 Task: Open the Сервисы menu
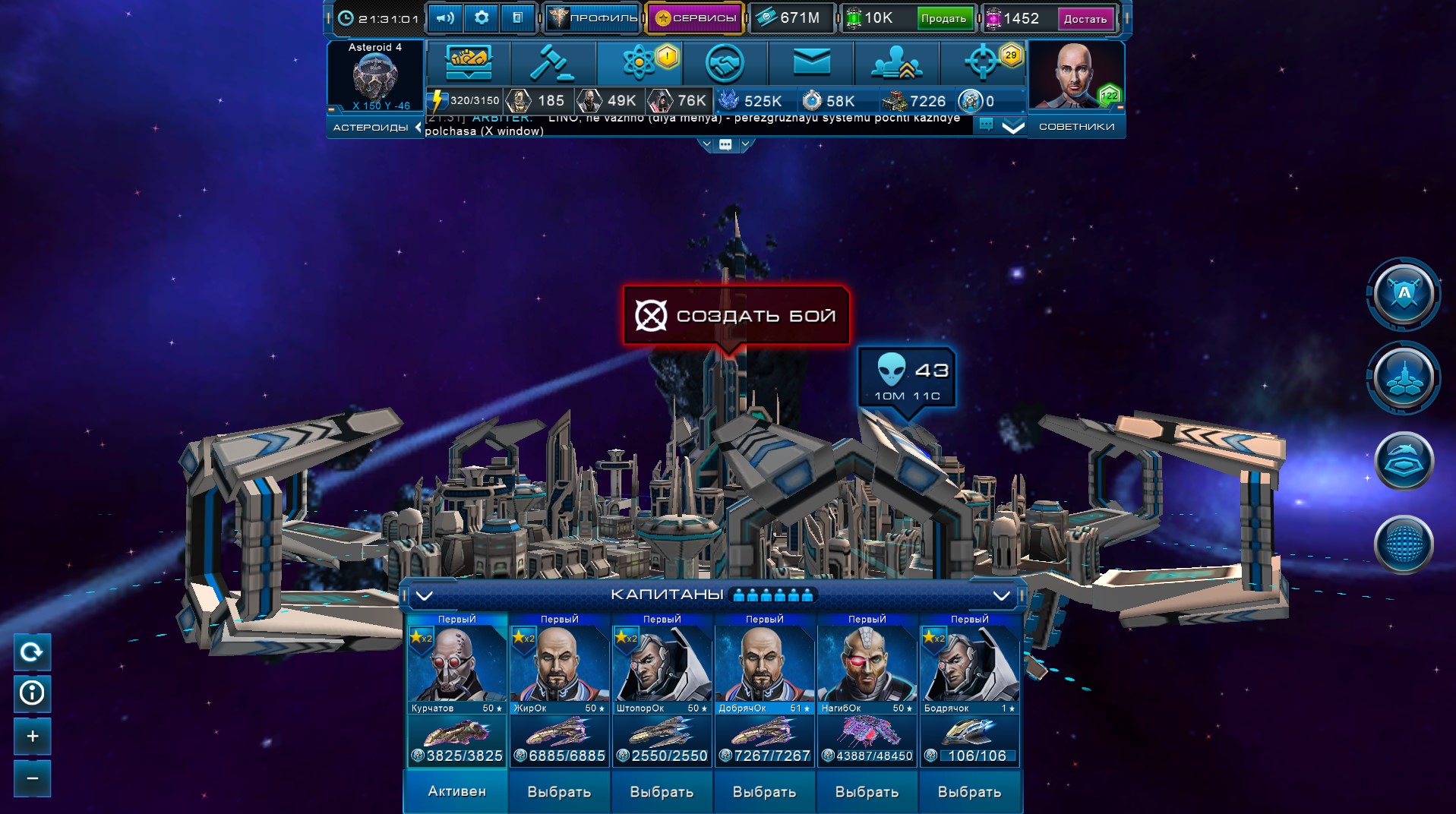pos(695,18)
